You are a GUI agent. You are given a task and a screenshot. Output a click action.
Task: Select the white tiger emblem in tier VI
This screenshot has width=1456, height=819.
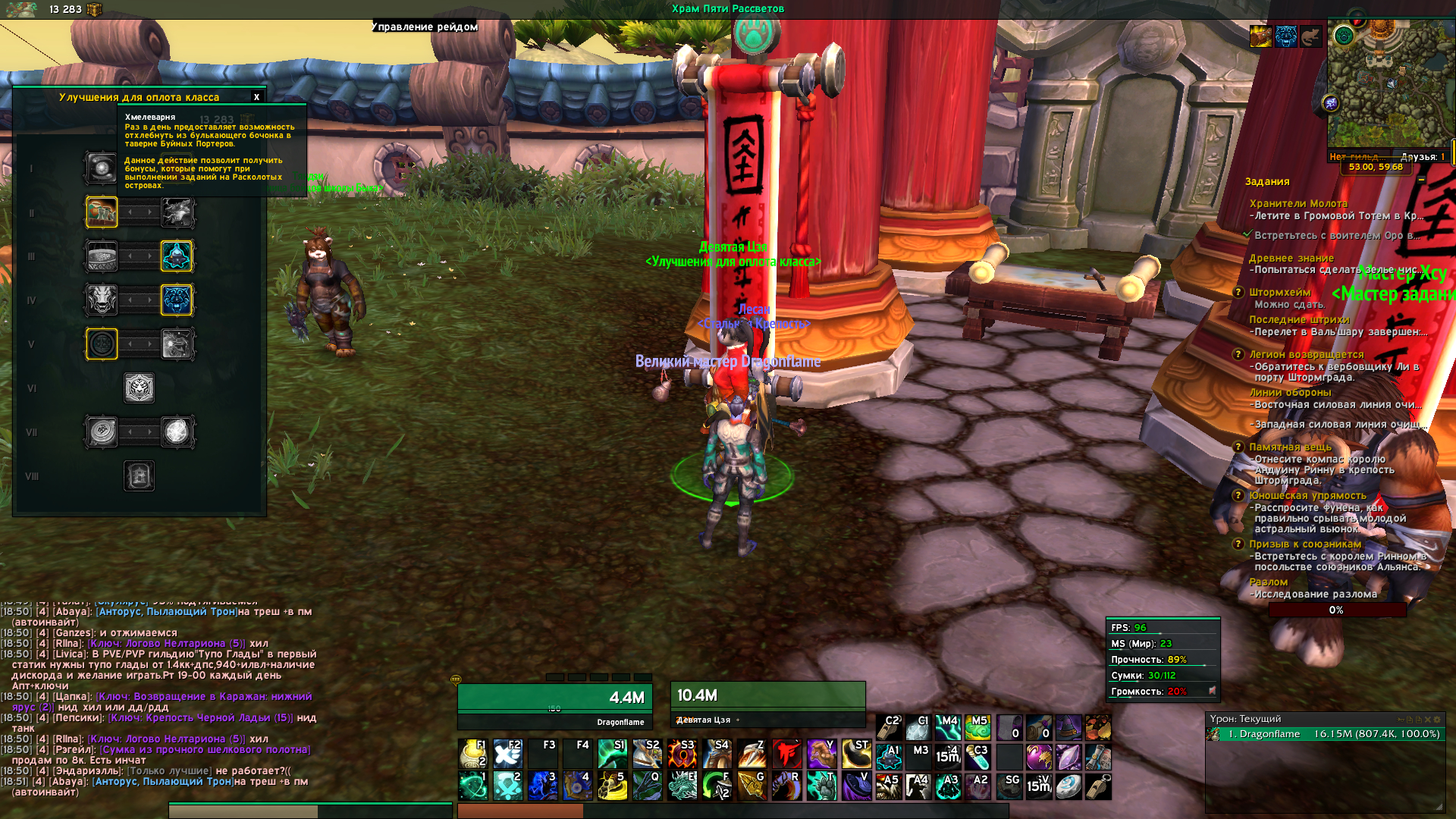(140, 388)
